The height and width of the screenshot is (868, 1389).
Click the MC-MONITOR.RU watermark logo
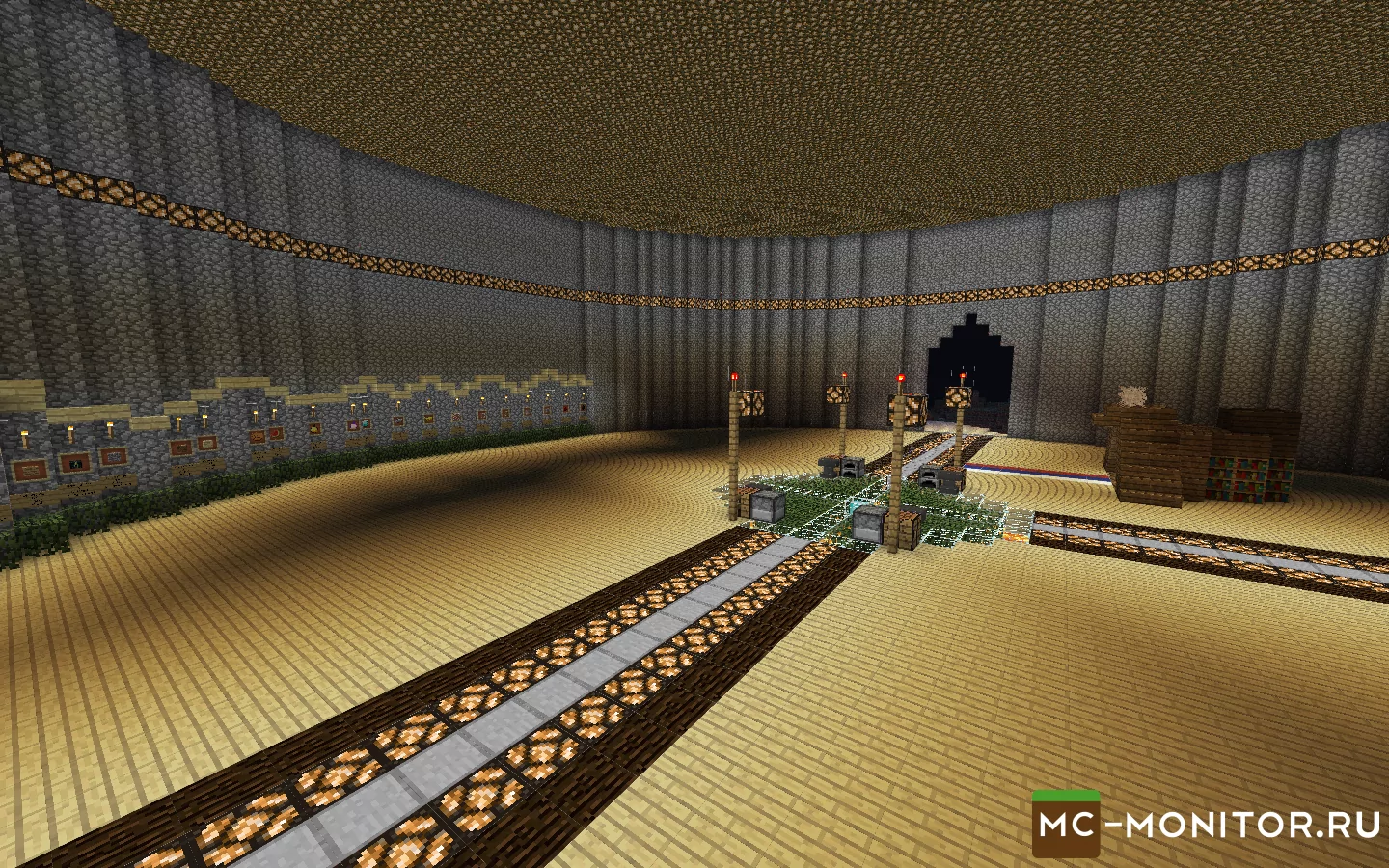pos(1206,826)
